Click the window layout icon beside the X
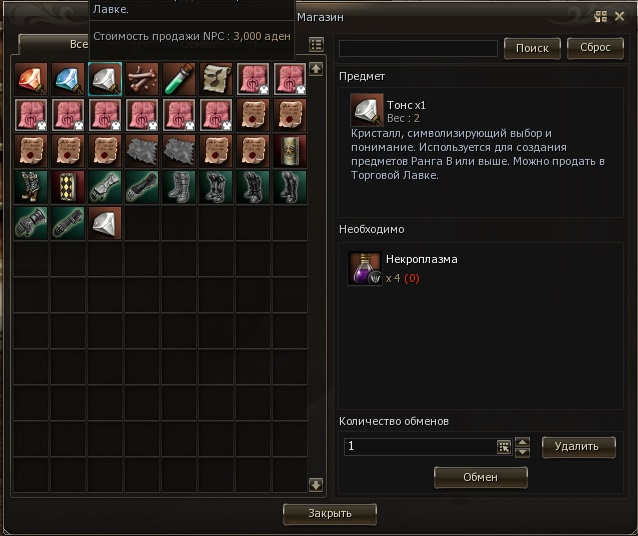The image size is (638, 536). point(600,16)
